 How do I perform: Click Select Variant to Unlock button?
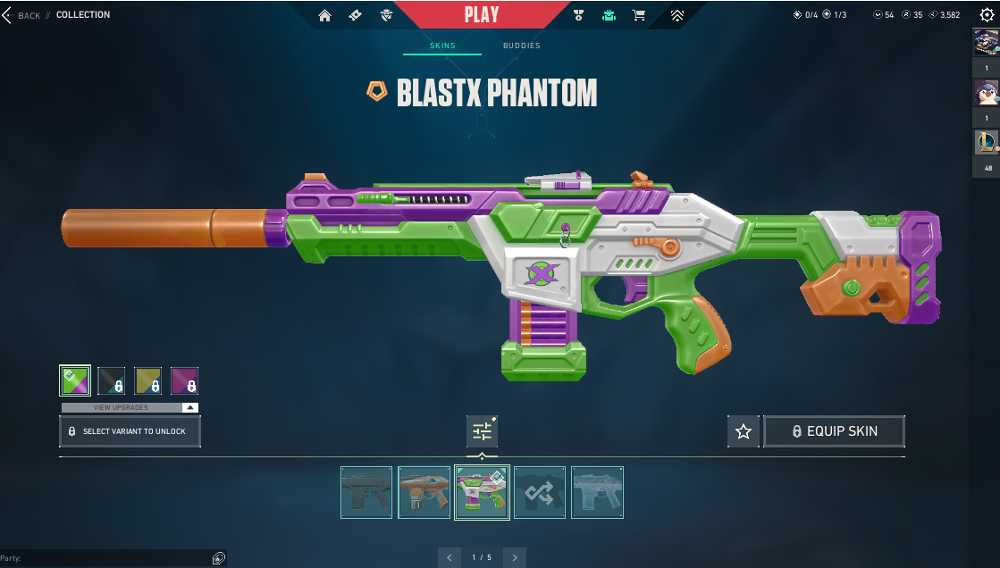click(130, 431)
